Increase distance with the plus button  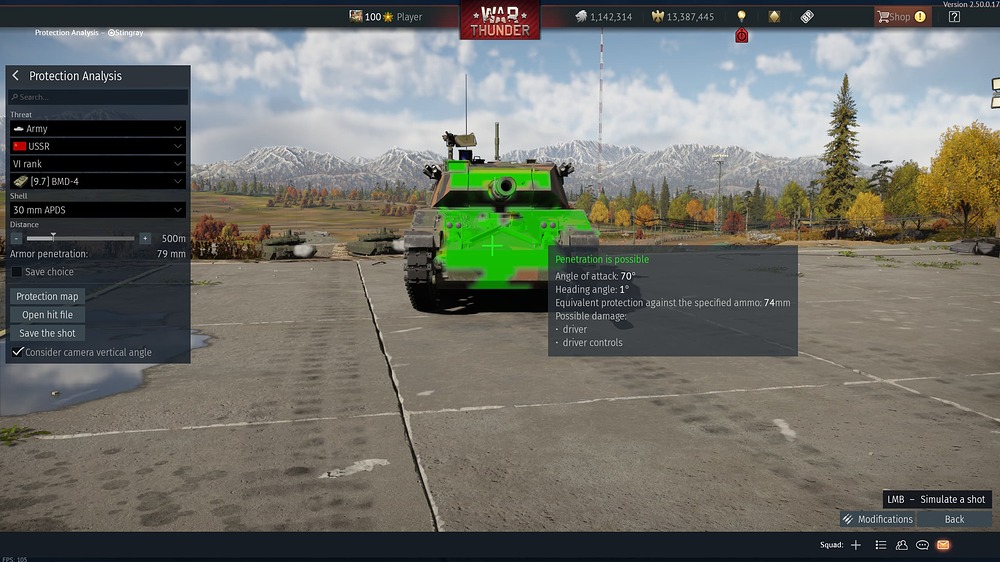[x=145, y=239]
